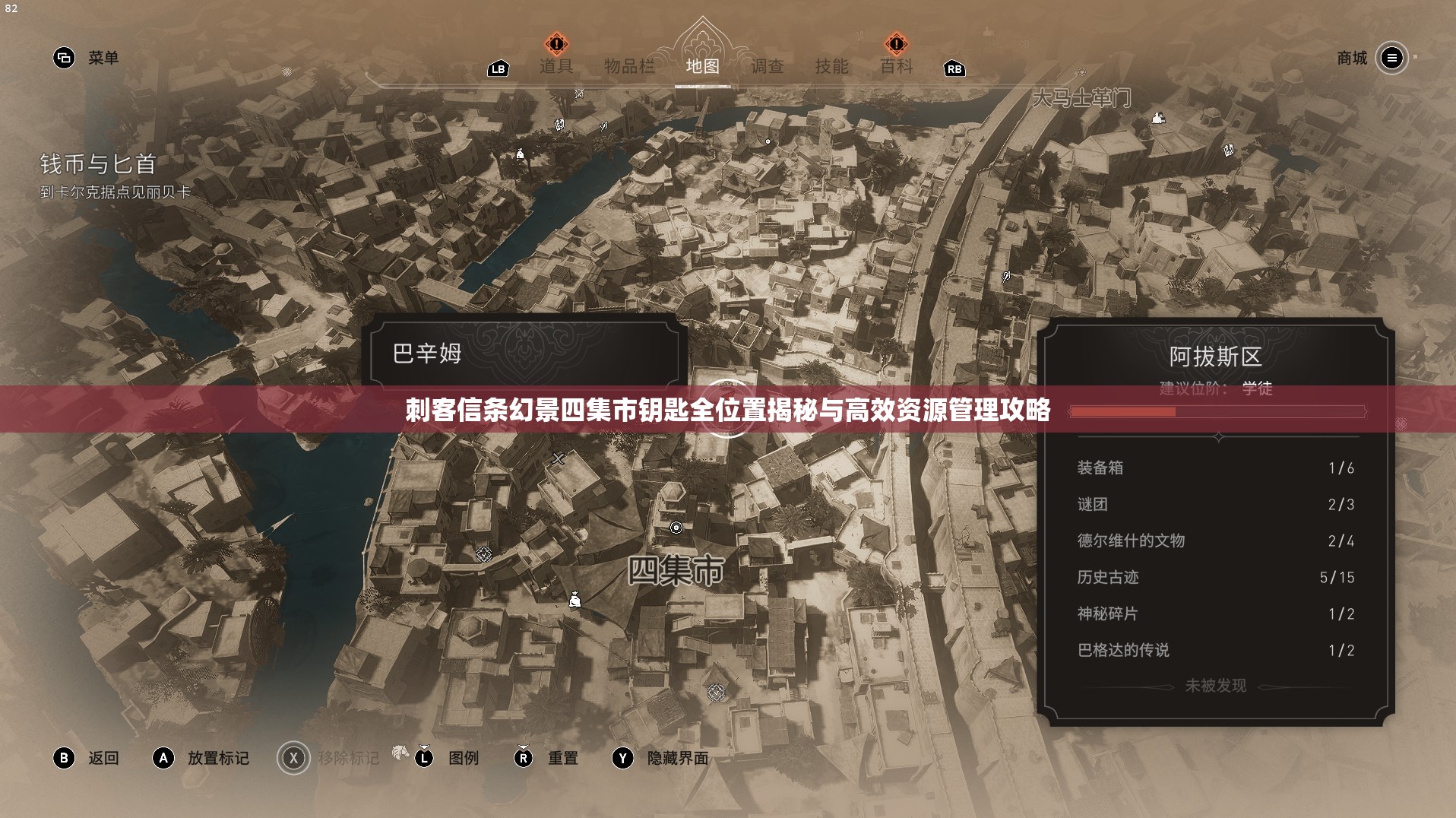Open the 道具 tab
Image resolution: width=1456 pixels, height=818 pixels.
(x=555, y=66)
